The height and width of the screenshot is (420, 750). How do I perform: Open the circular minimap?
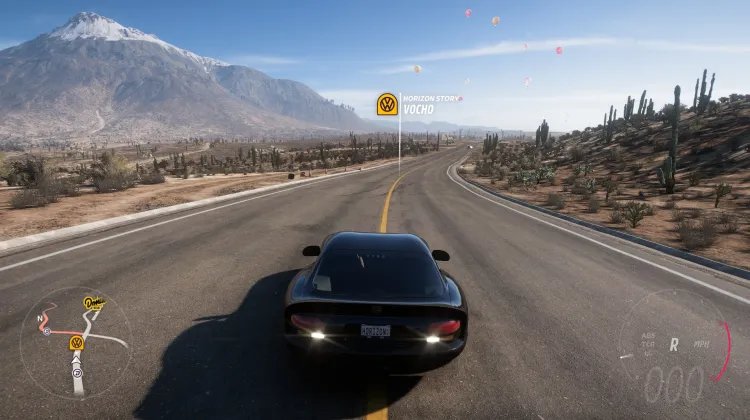click(75, 343)
